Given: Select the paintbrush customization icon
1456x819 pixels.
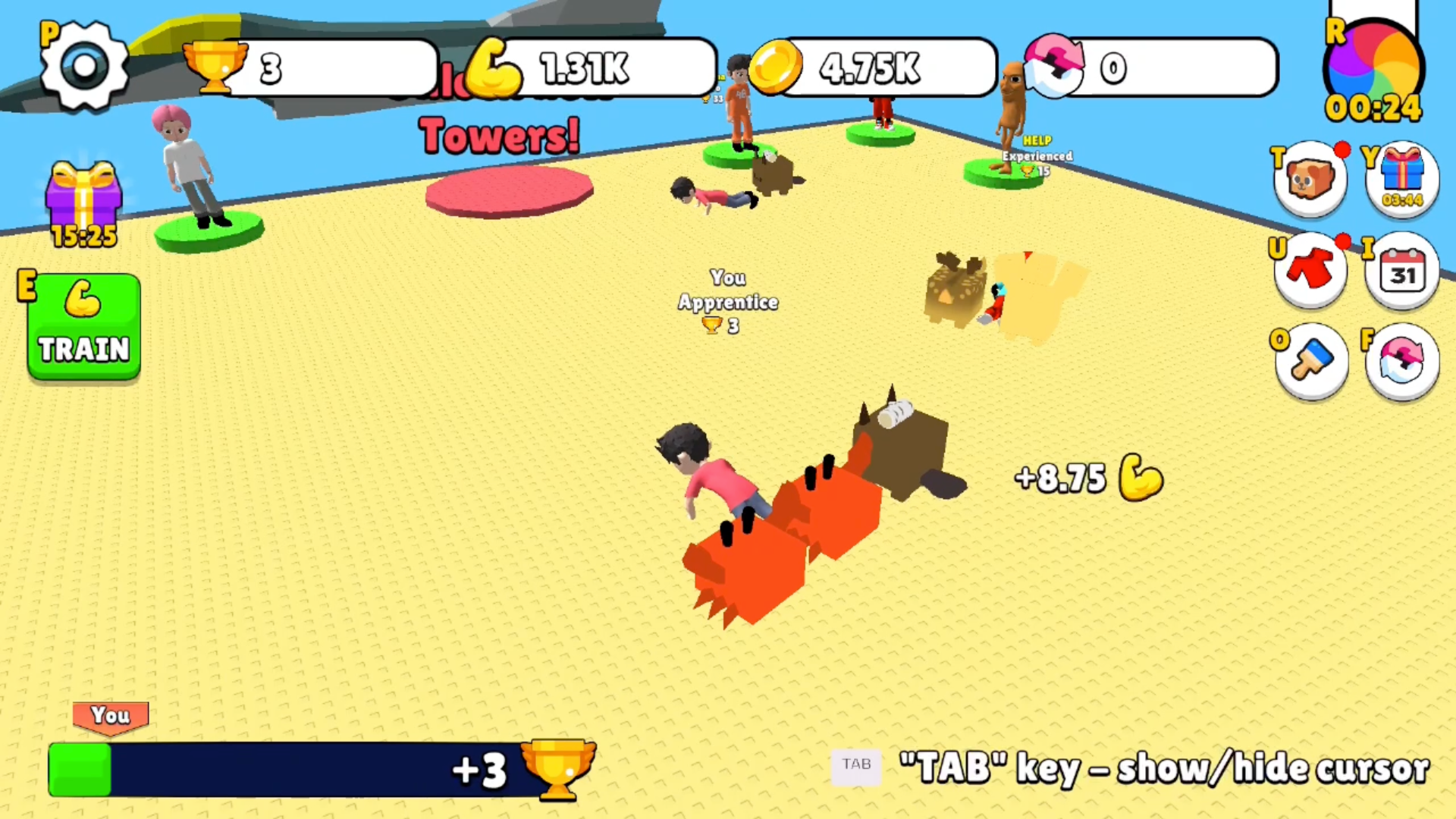Looking at the screenshot, I should click(x=1311, y=361).
